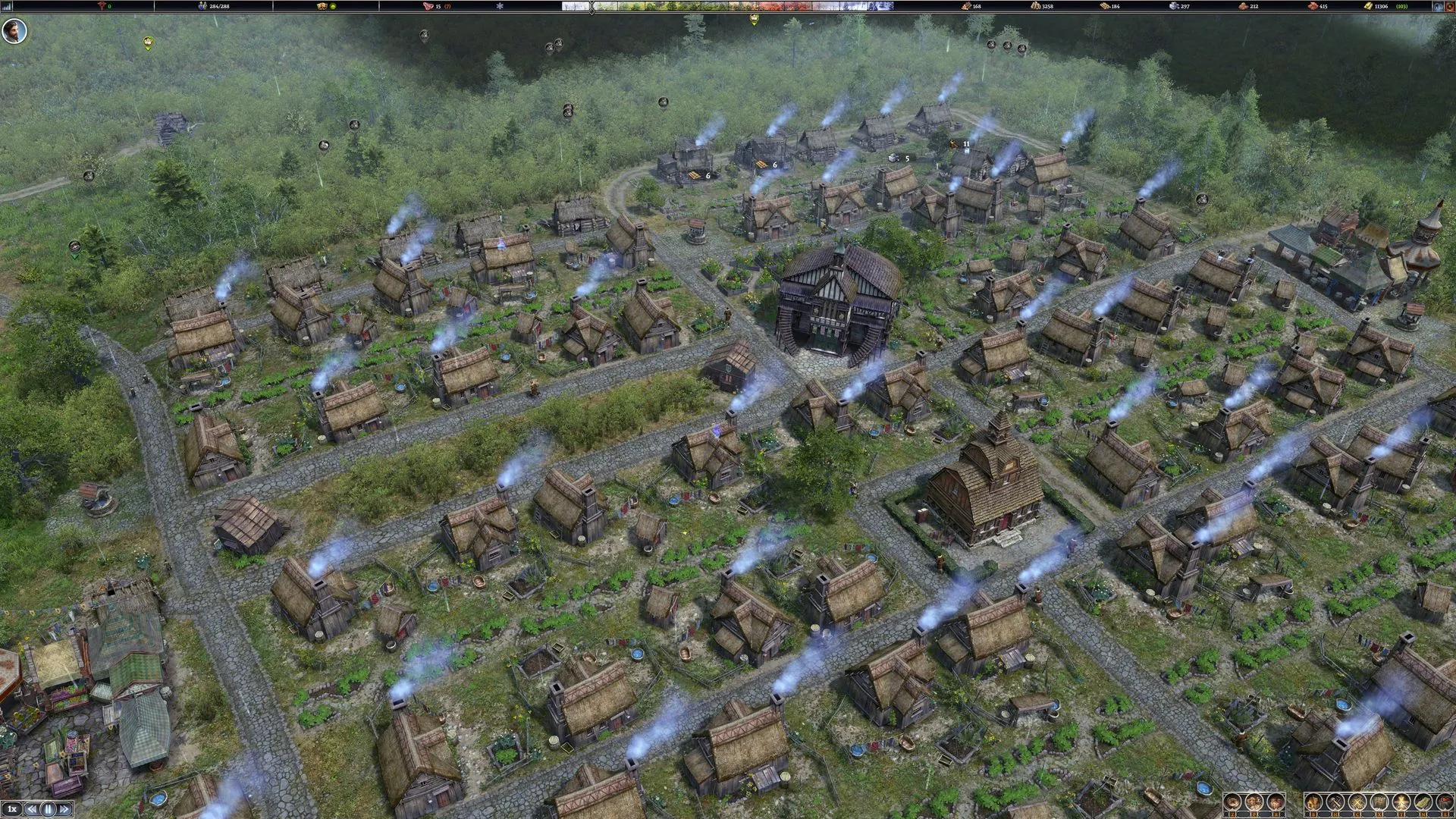The width and height of the screenshot is (1456, 819).
Task: Pause the game simulation
Action: pyautogui.click(x=48, y=808)
